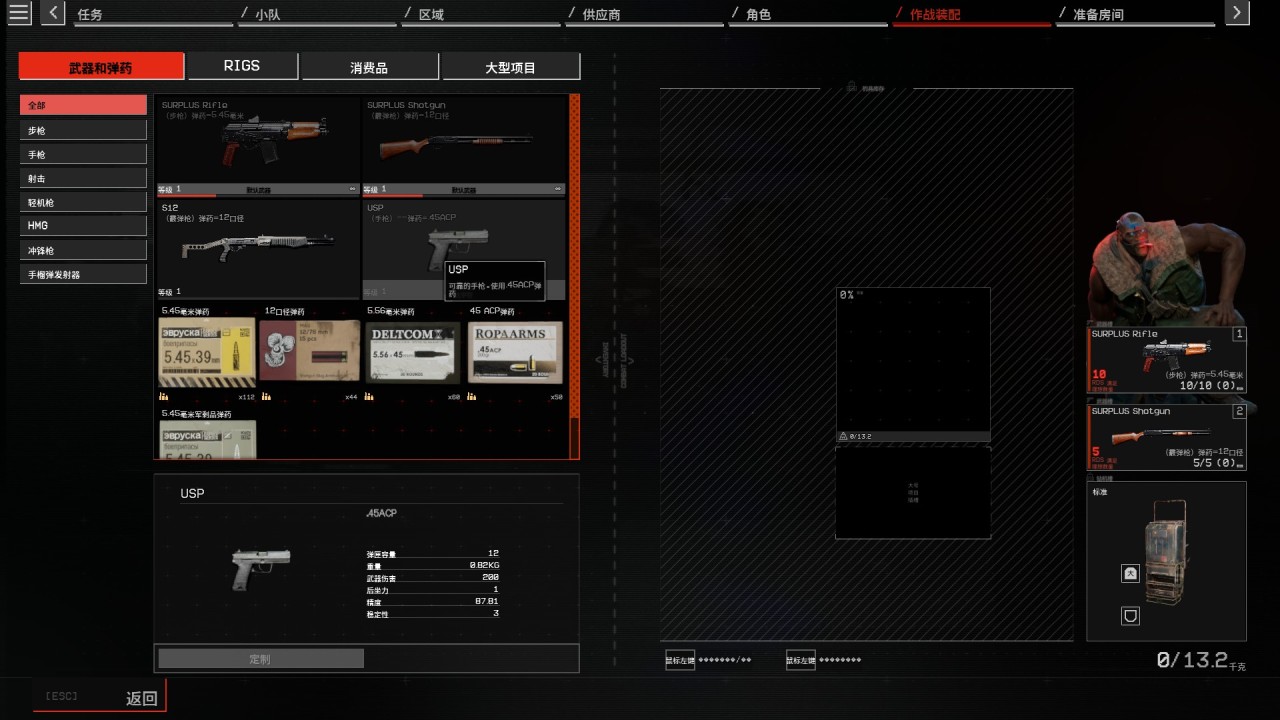The image size is (1280, 720).
Task: Switch to the 任务 tab
Action: pos(90,15)
